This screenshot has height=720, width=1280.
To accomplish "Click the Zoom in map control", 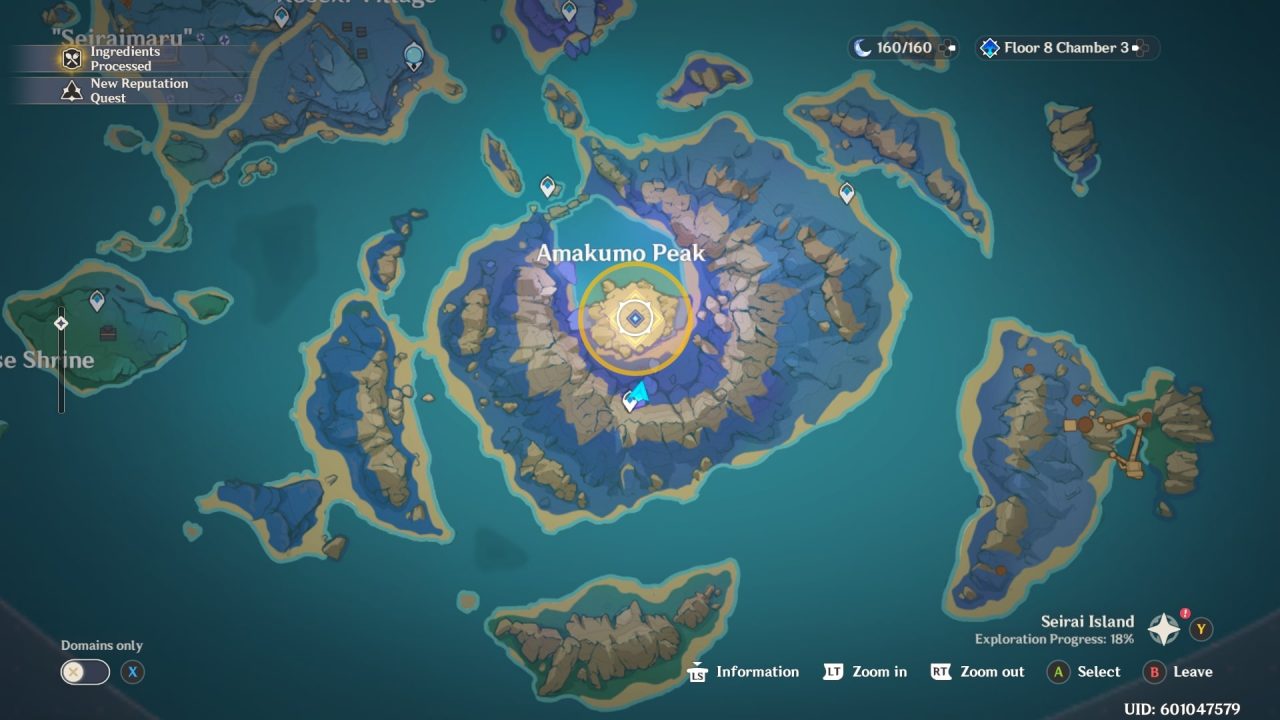I will tap(865, 672).
